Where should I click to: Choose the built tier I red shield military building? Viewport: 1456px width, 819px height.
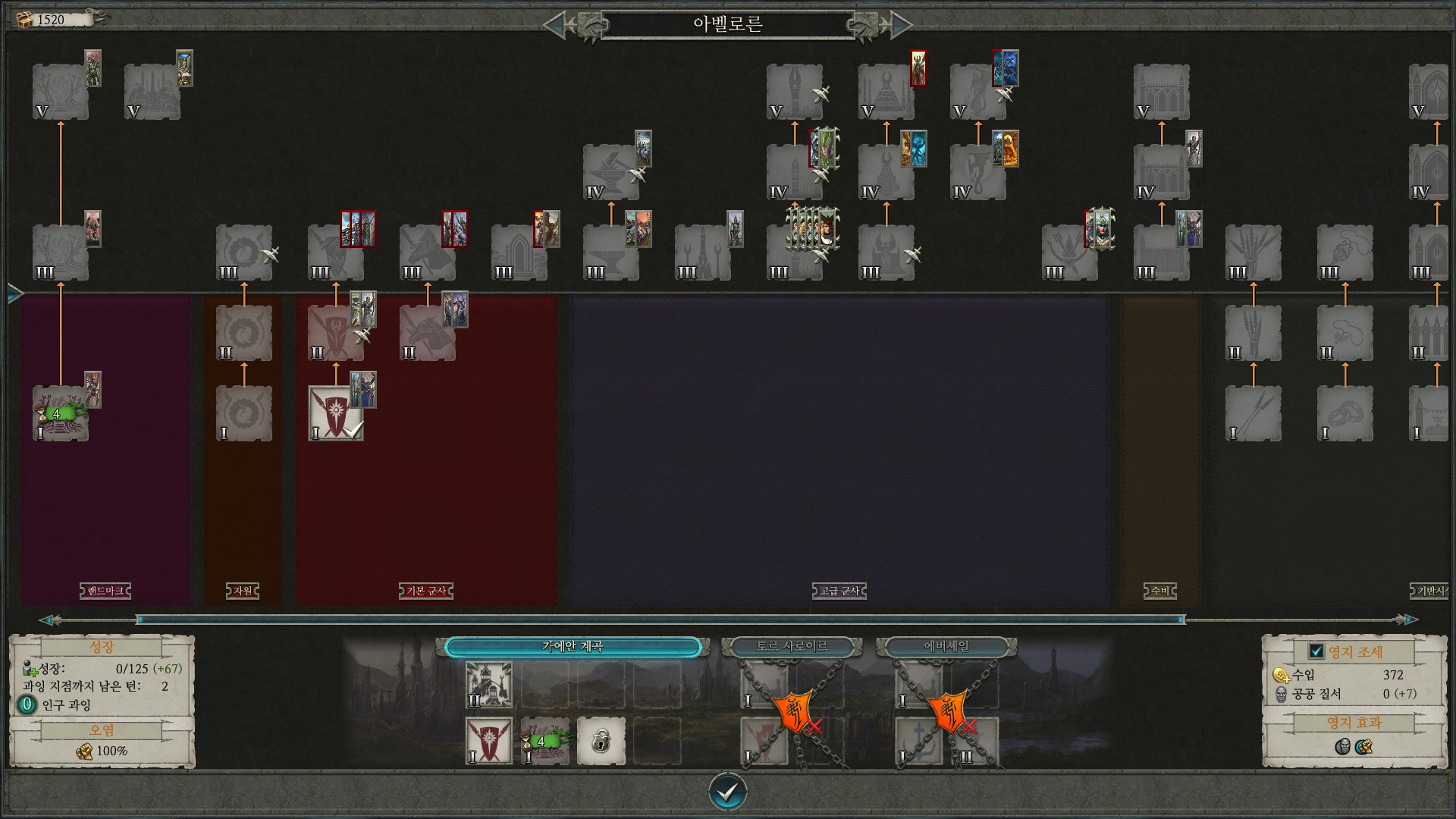pos(335,413)
